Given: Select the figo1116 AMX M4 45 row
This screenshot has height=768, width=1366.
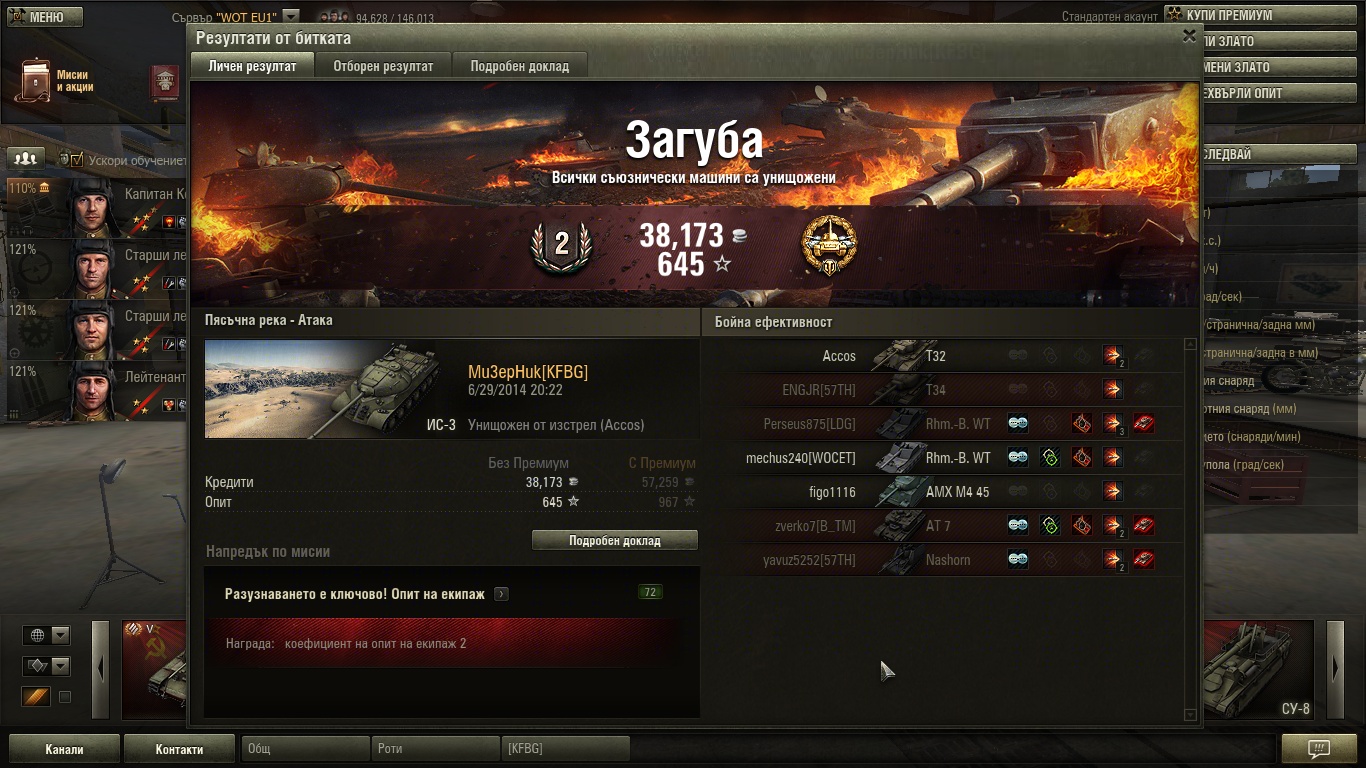Looking at the screenshot, I should (x=940, y=492).
